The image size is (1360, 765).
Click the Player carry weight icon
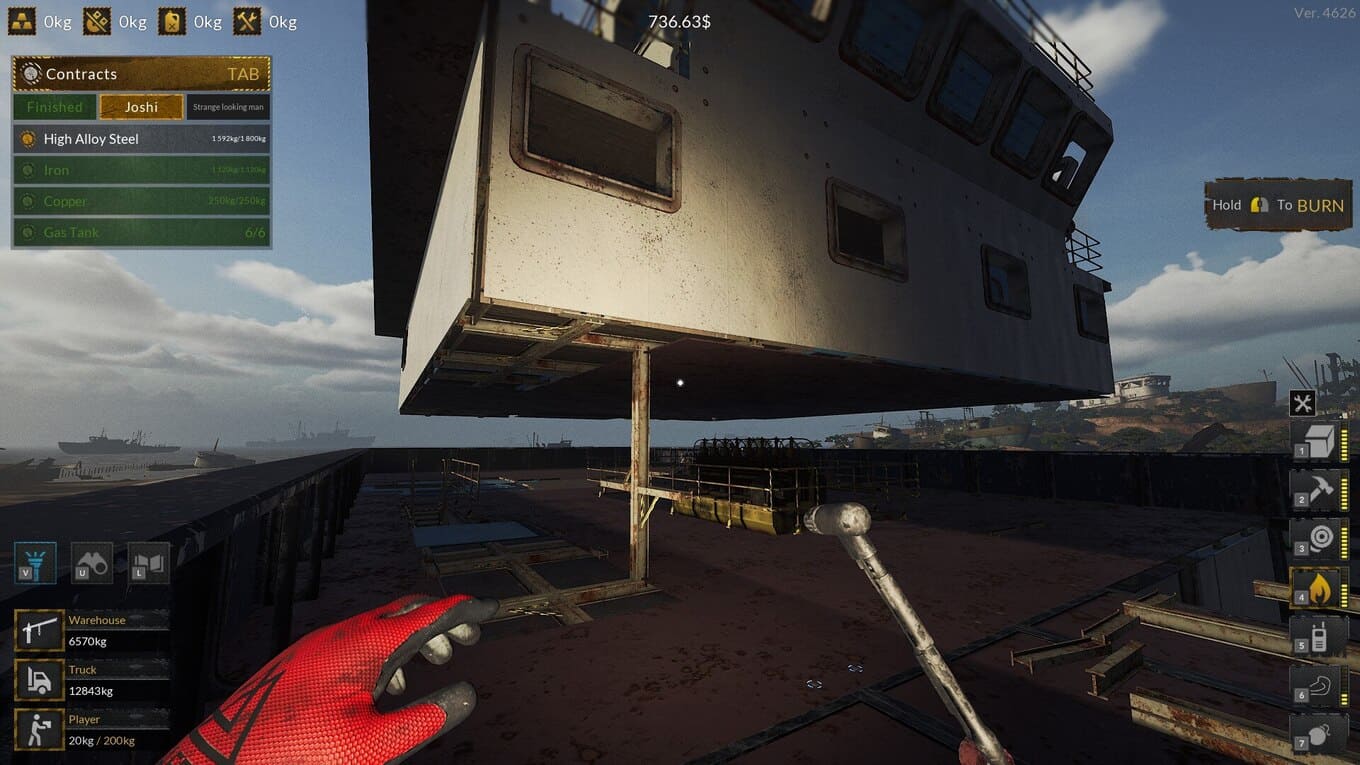[39, 730]
